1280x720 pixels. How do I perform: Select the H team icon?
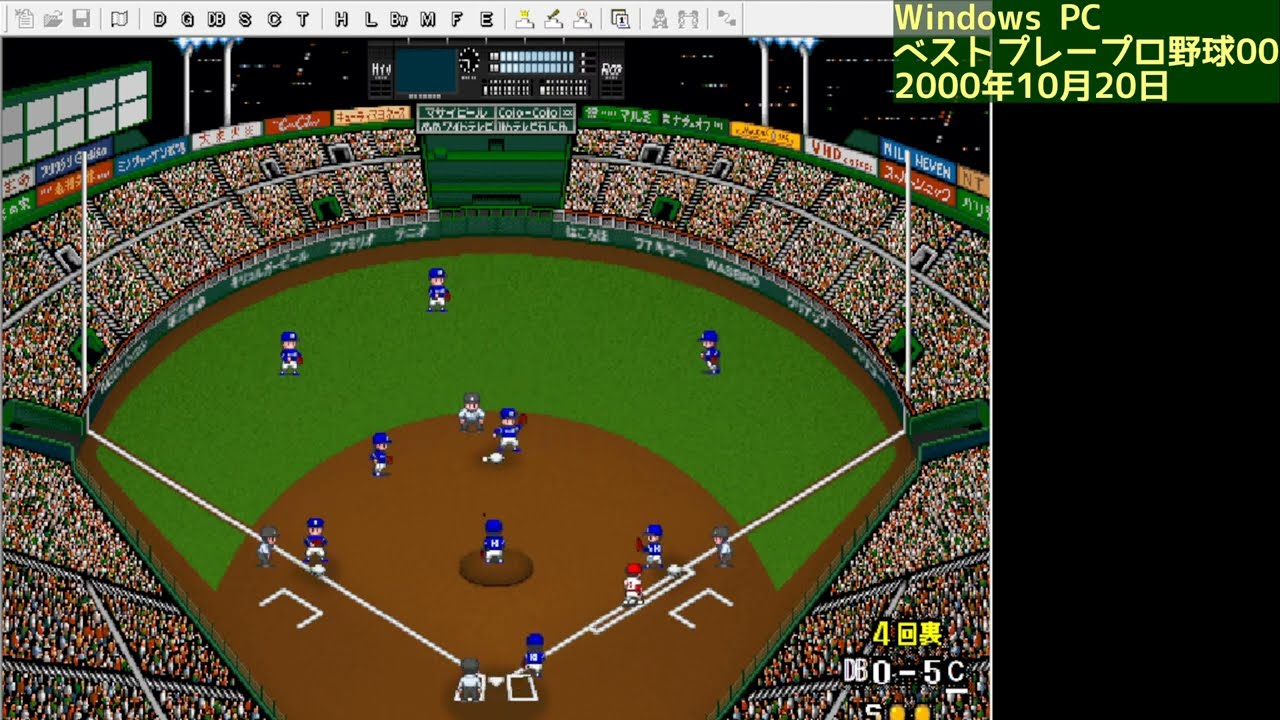(x=342, y=16)
